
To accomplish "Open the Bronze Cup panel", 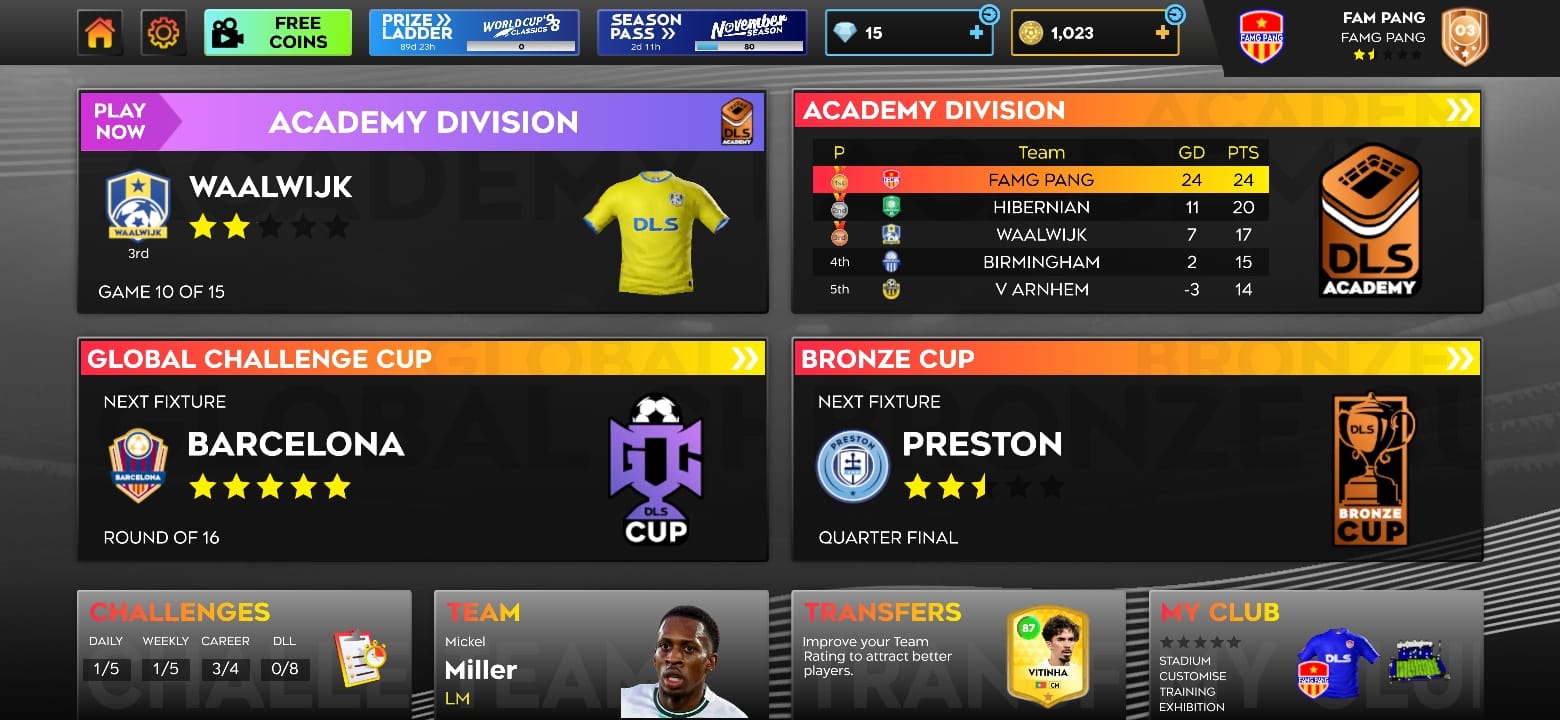I will [1136, 450].
